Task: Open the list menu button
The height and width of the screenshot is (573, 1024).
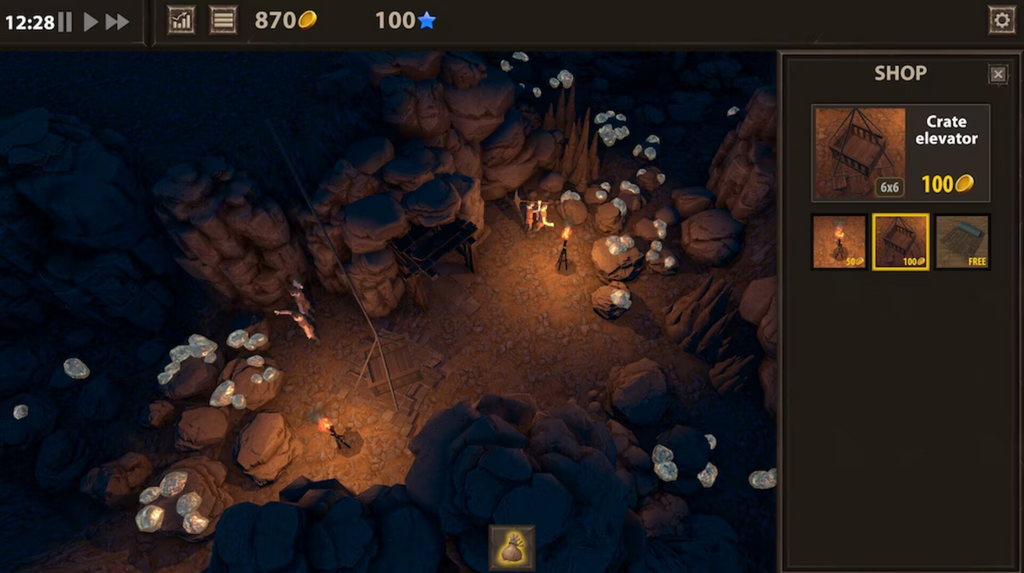Action: (223, 20)
